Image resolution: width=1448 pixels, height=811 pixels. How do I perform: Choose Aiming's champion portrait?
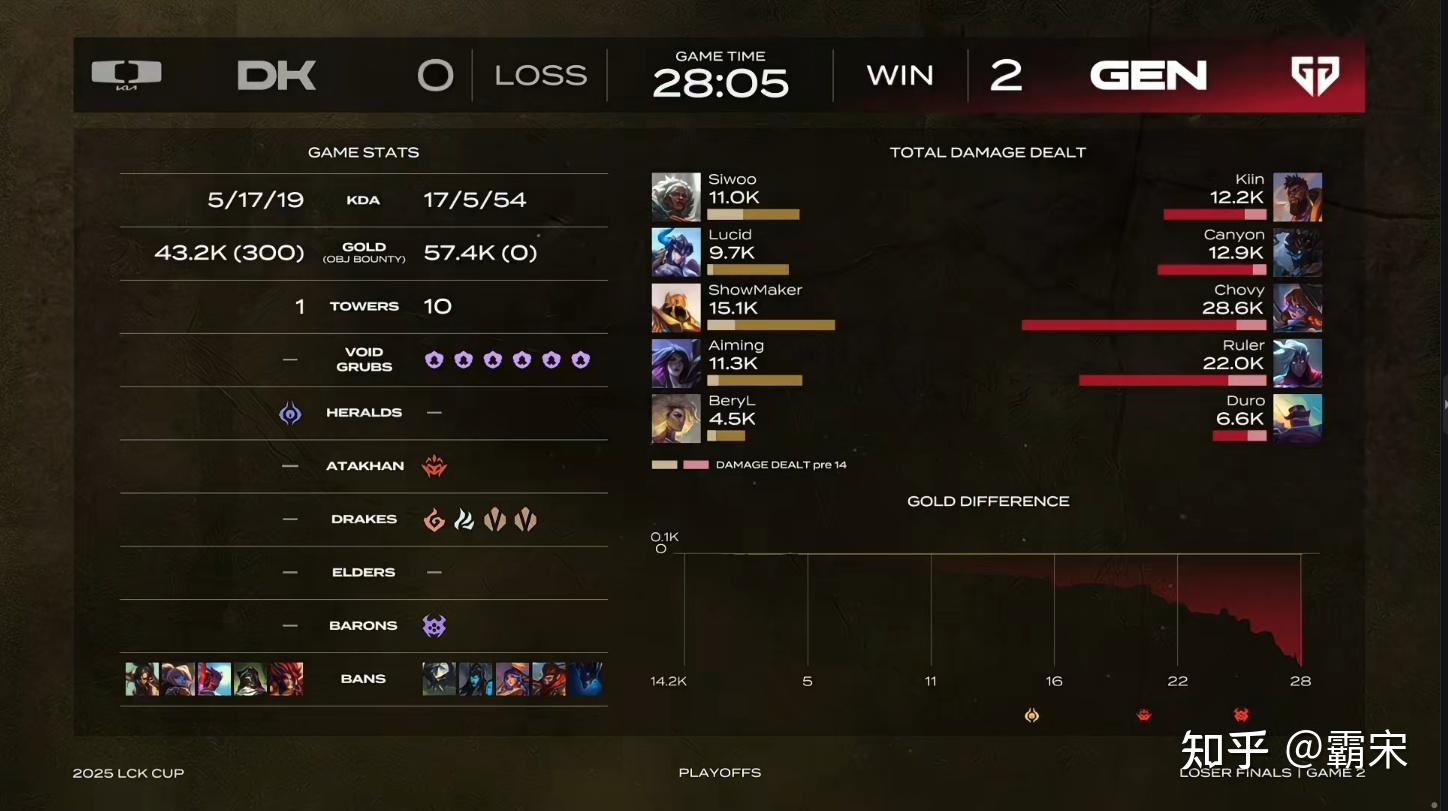pyautogui.click(x=675, y=363)
